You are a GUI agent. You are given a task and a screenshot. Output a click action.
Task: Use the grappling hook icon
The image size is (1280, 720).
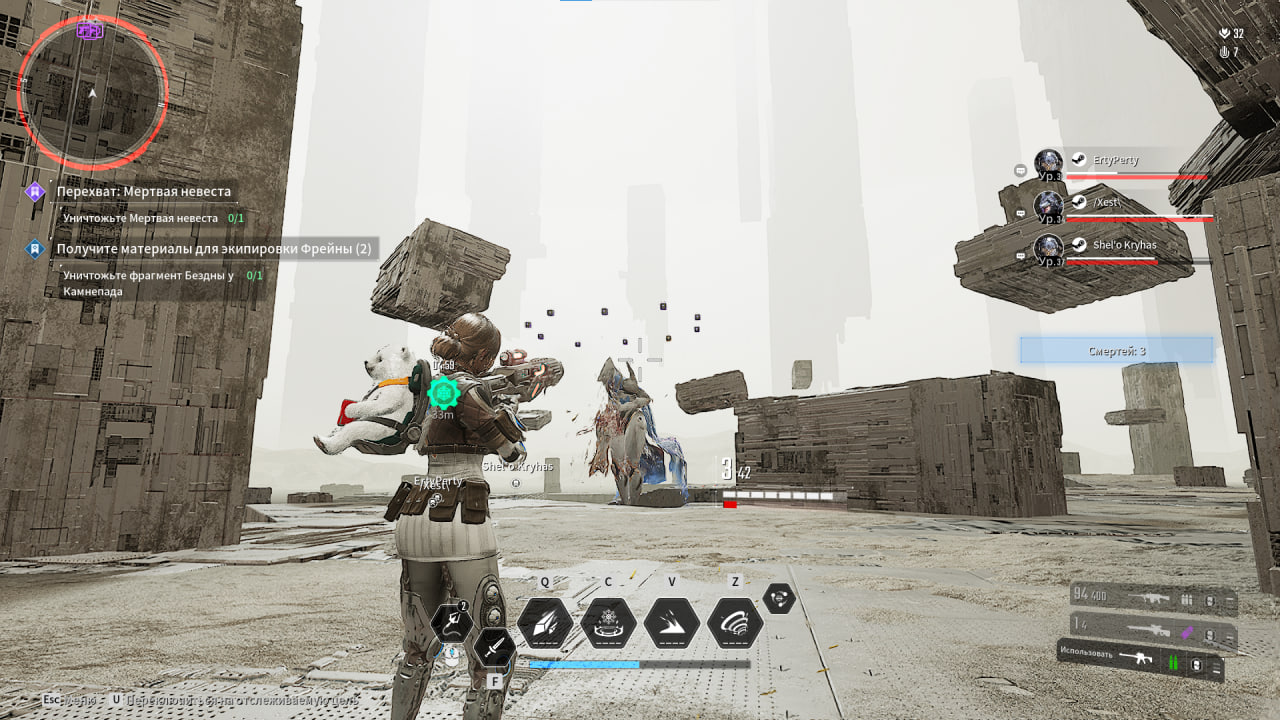tap(452, 624)
